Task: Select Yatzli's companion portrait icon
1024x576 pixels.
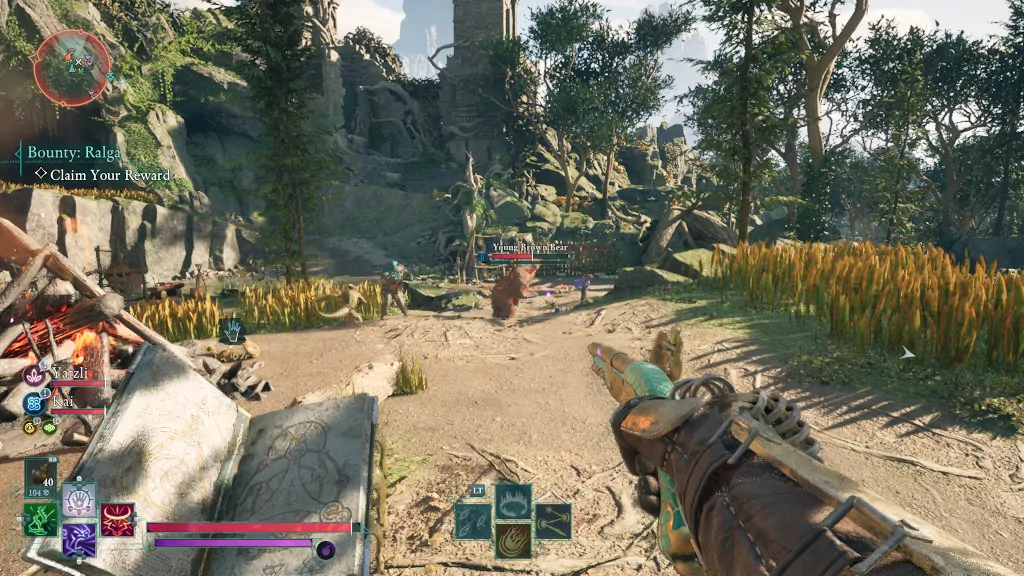Action: pyautogui.click(x=34, y=377)
